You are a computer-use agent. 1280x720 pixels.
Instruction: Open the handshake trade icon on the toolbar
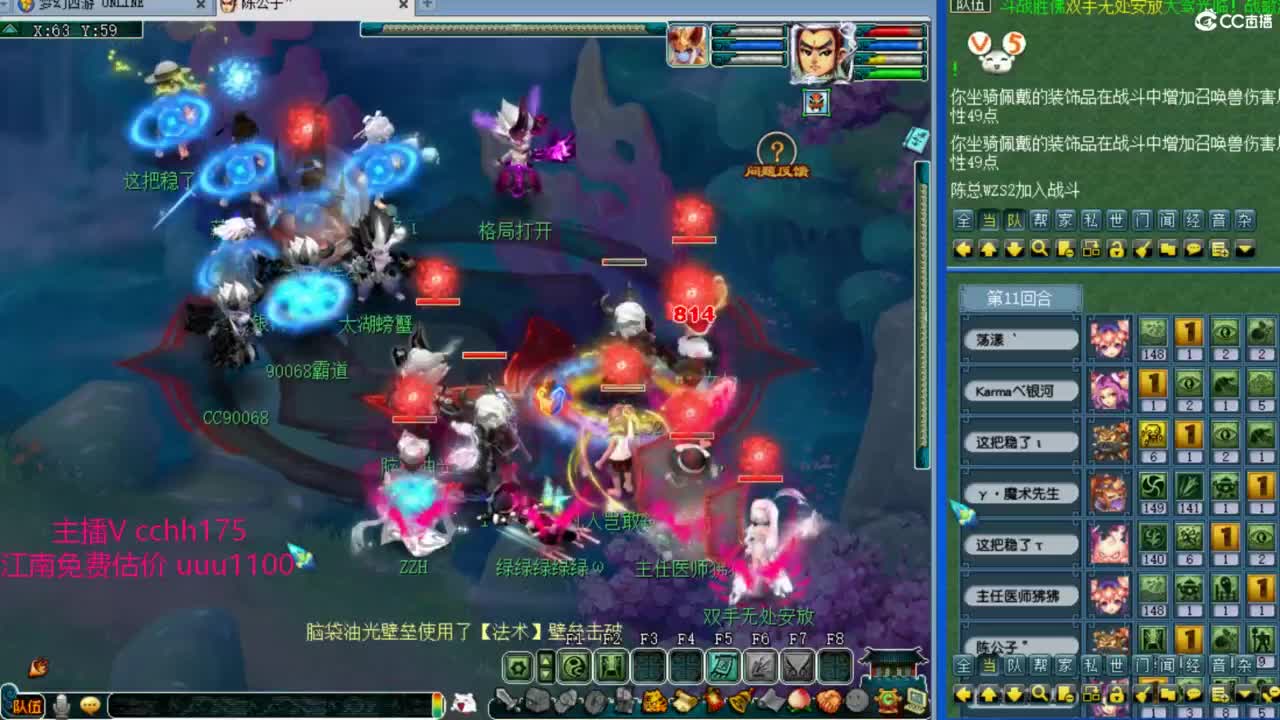(x=830, y=700)
